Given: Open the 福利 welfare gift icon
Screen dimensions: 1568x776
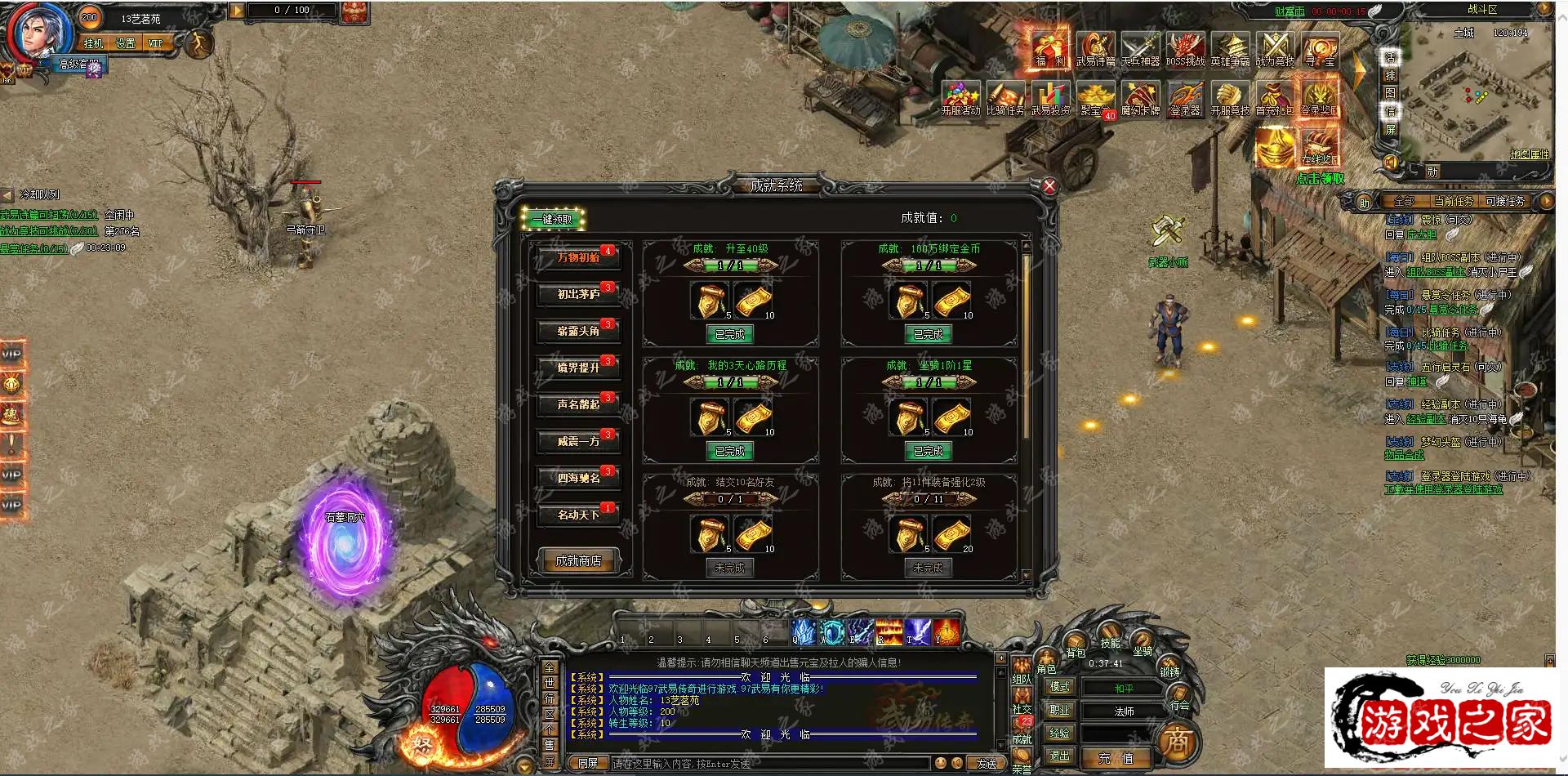Looking at the screenshot, I should coord(1049,49).
